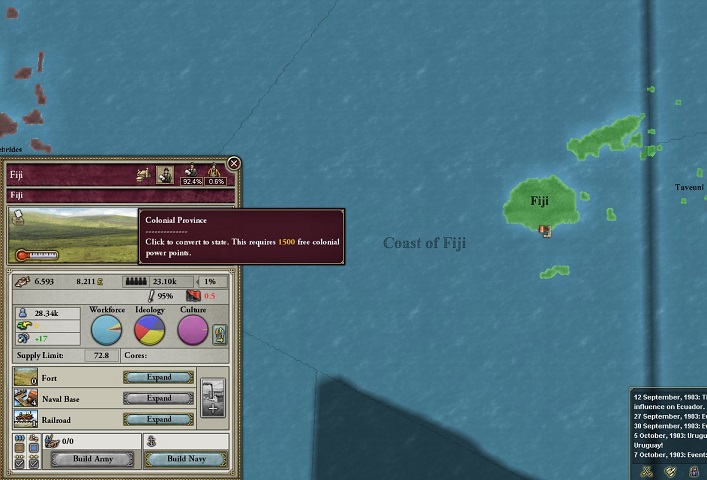The height and width of the screenshot is (480, 707).
Task: Expand the Railroad
Action: tap(158, 419)
